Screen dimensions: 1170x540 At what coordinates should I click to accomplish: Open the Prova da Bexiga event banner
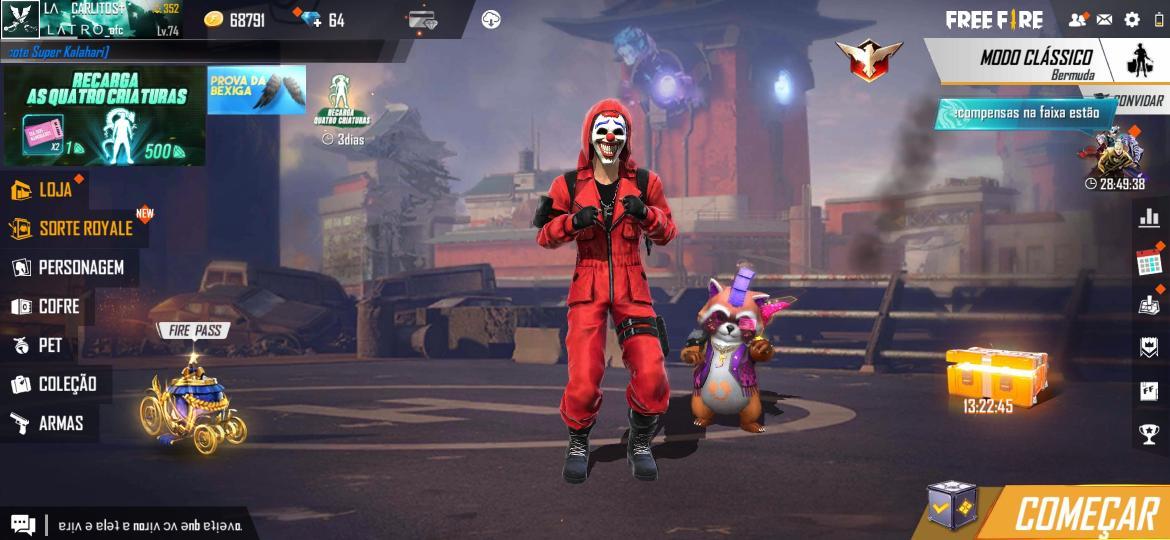click(256, 90)
